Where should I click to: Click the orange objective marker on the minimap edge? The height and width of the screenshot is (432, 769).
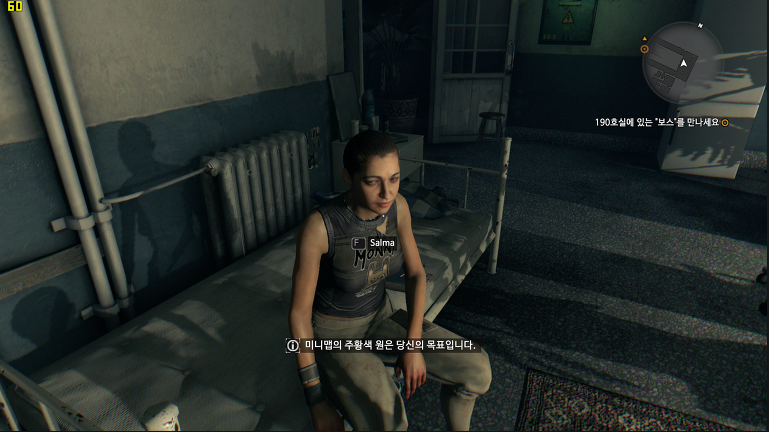pyautogui.click(x=645, y=48)
